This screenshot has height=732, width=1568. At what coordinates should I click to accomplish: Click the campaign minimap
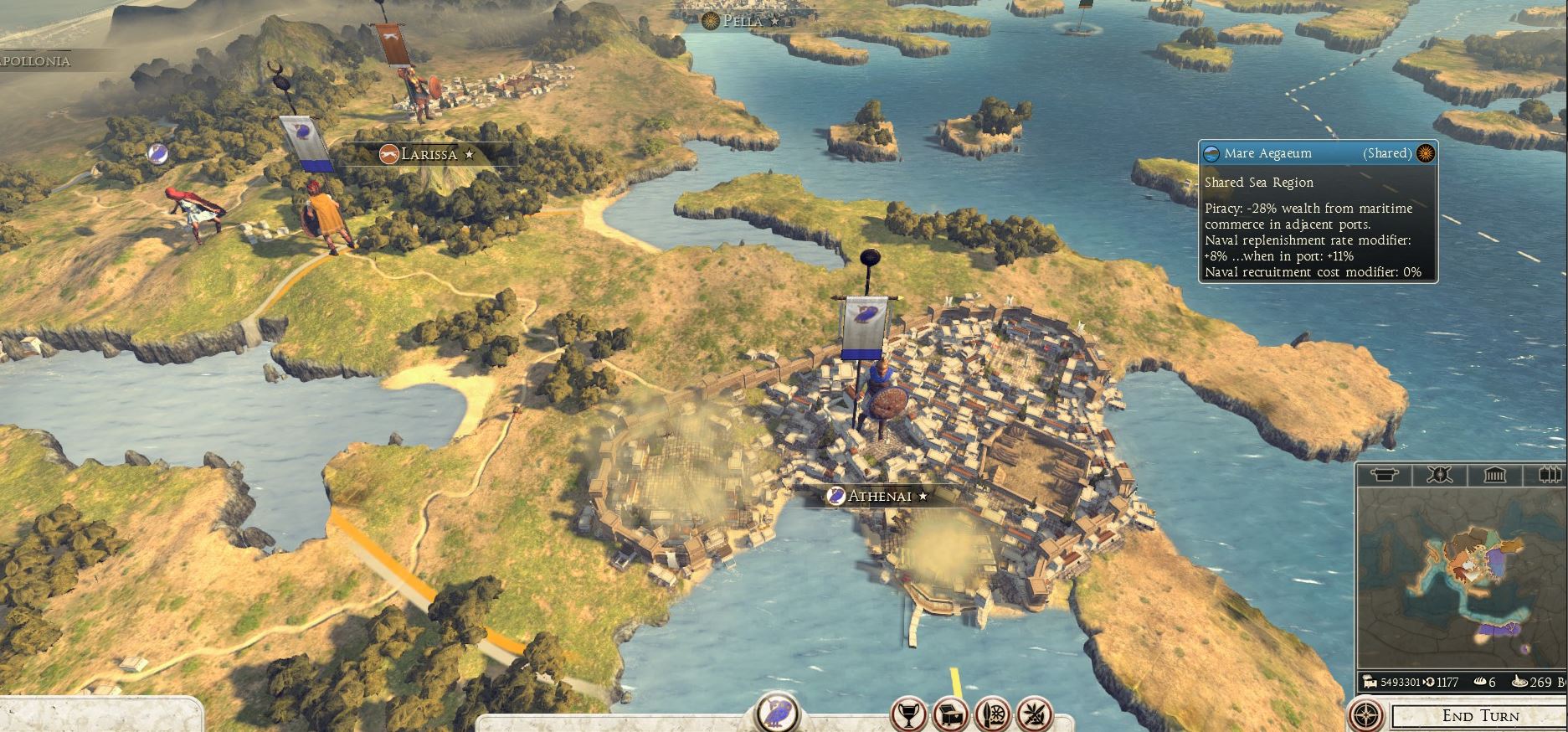pos(1461,578)
